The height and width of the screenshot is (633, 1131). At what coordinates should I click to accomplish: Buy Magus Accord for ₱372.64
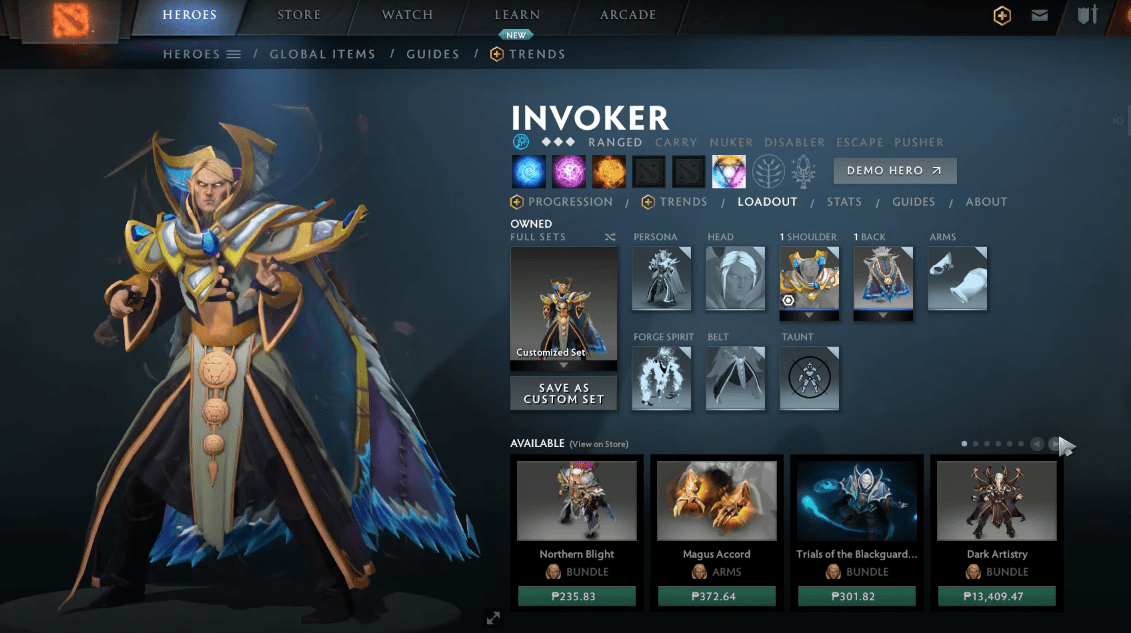click(717, 597)
